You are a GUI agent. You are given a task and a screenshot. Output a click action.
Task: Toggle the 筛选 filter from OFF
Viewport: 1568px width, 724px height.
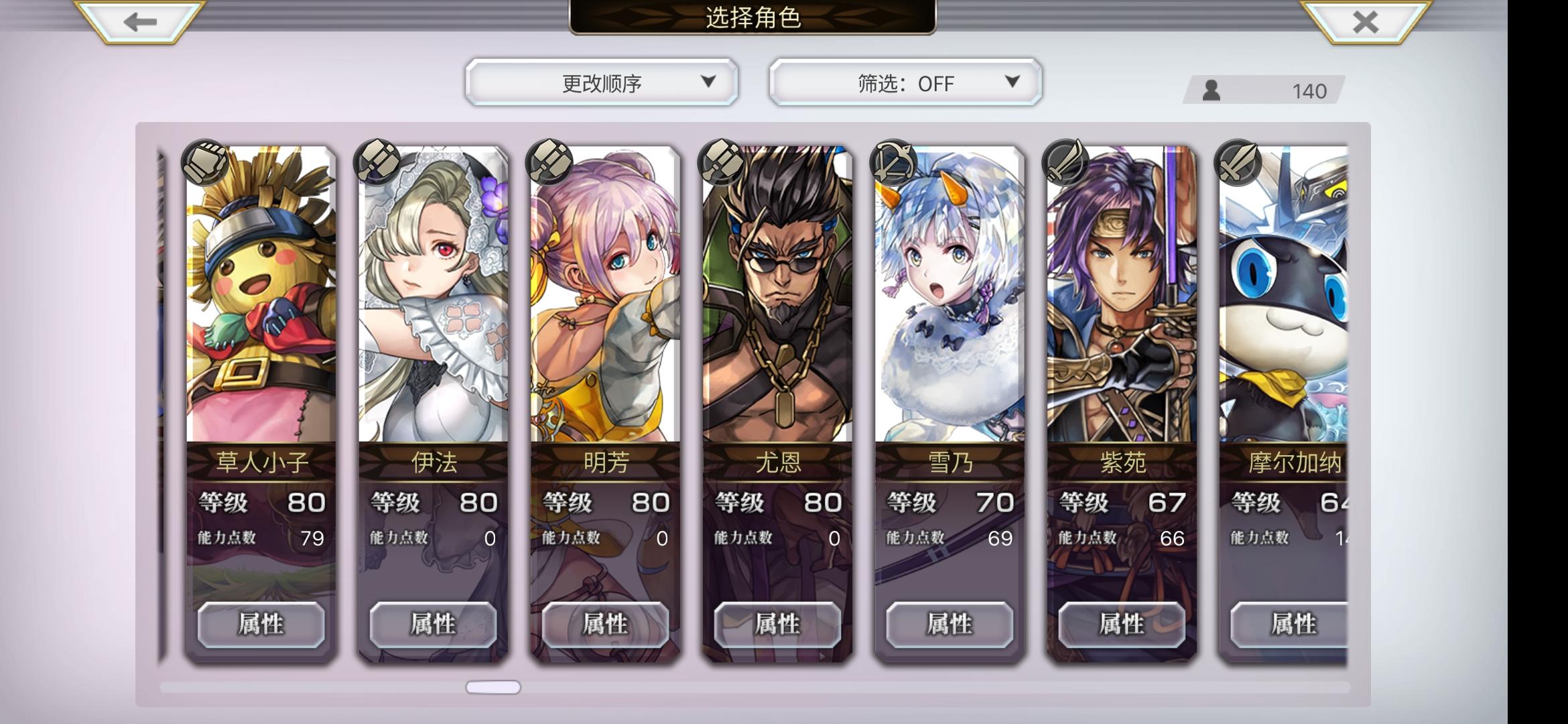(x=905, y=82)
